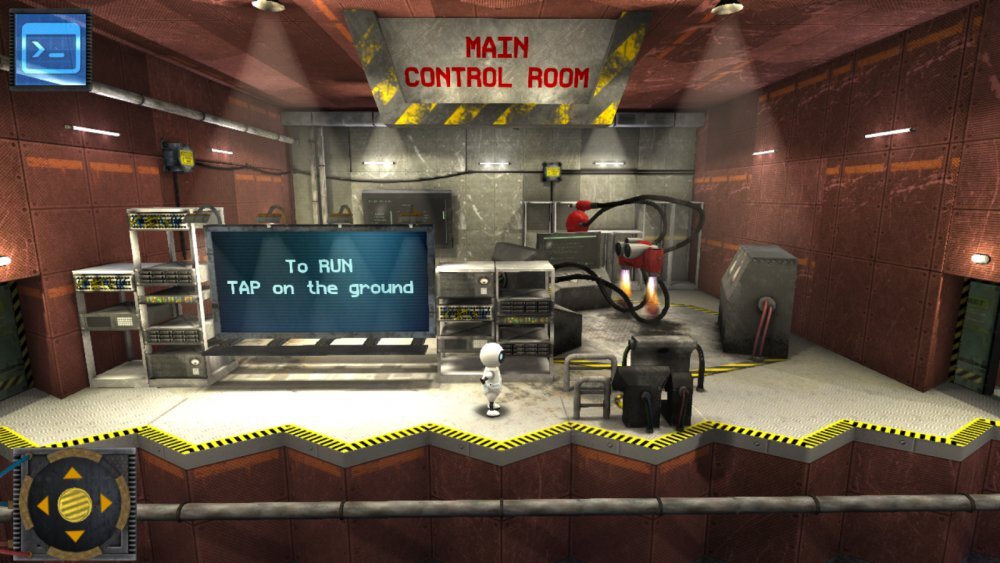Tap the D-pad right arrow
Viewport: 1000px width, 563px height.
106,503
